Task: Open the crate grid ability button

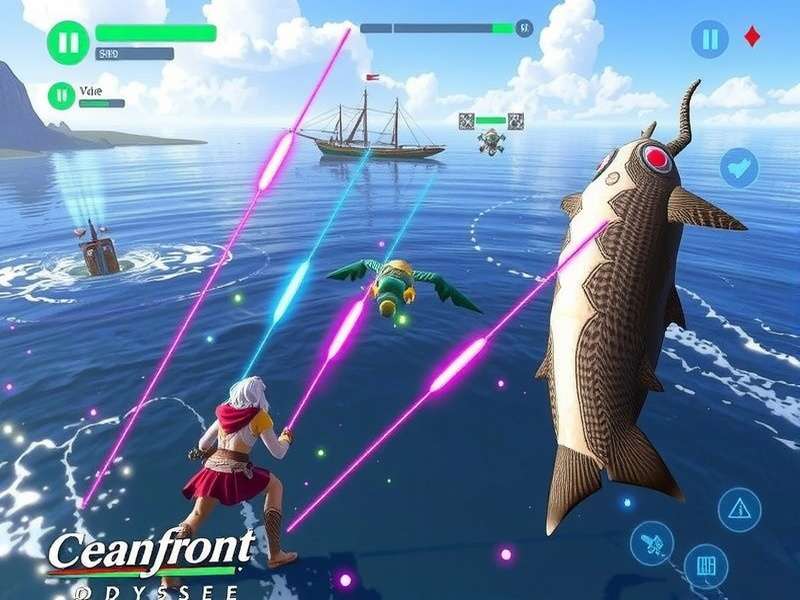Action: pyautogui.click(x=706, y=565)
